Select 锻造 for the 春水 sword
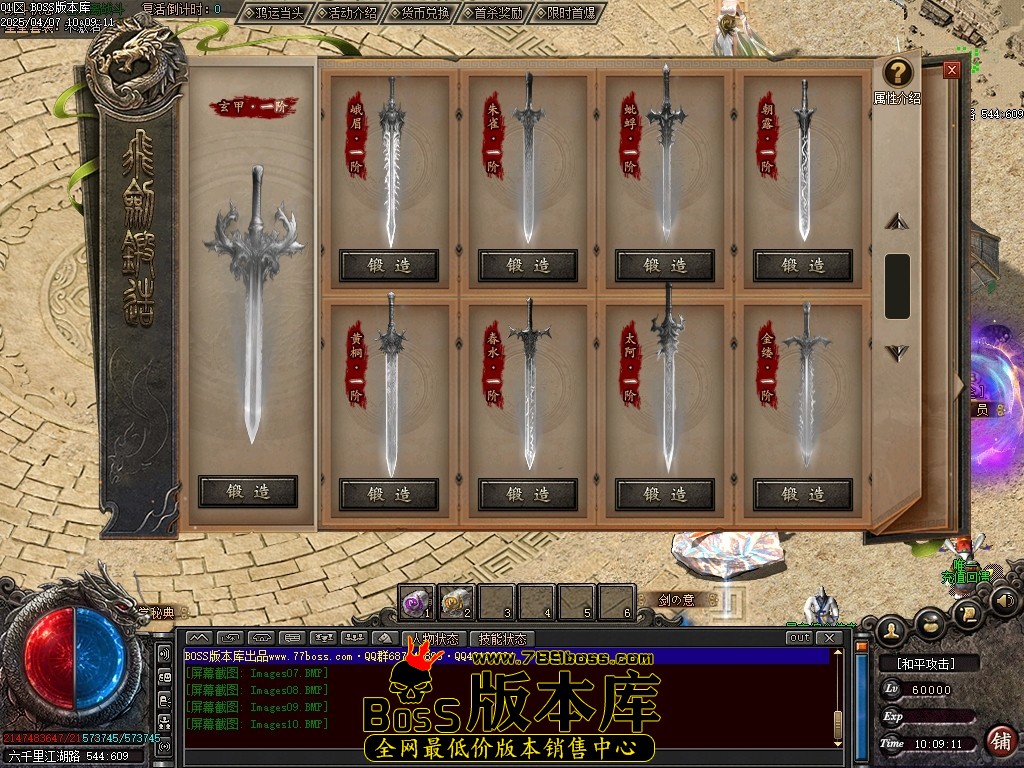This screenshot has width=1024, height=768. pyautogui.click(x=527, y=494)
